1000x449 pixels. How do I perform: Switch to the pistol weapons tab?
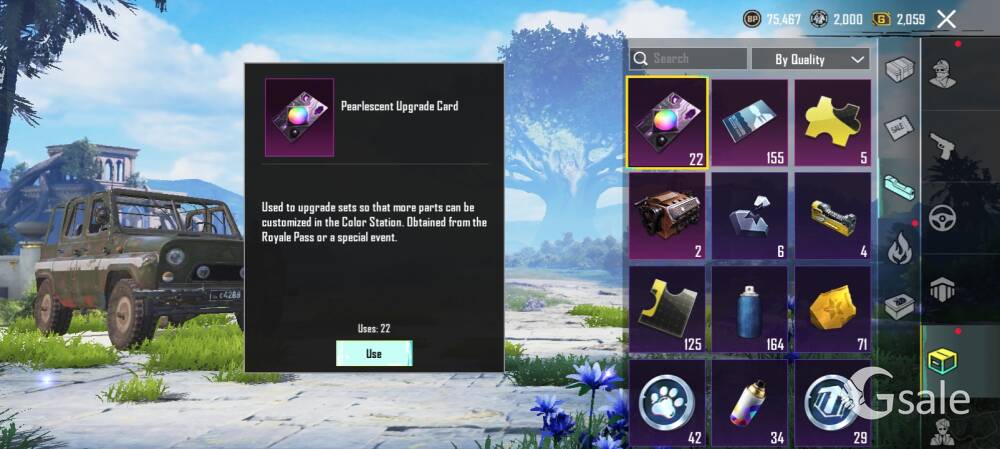tap(942, 147)
